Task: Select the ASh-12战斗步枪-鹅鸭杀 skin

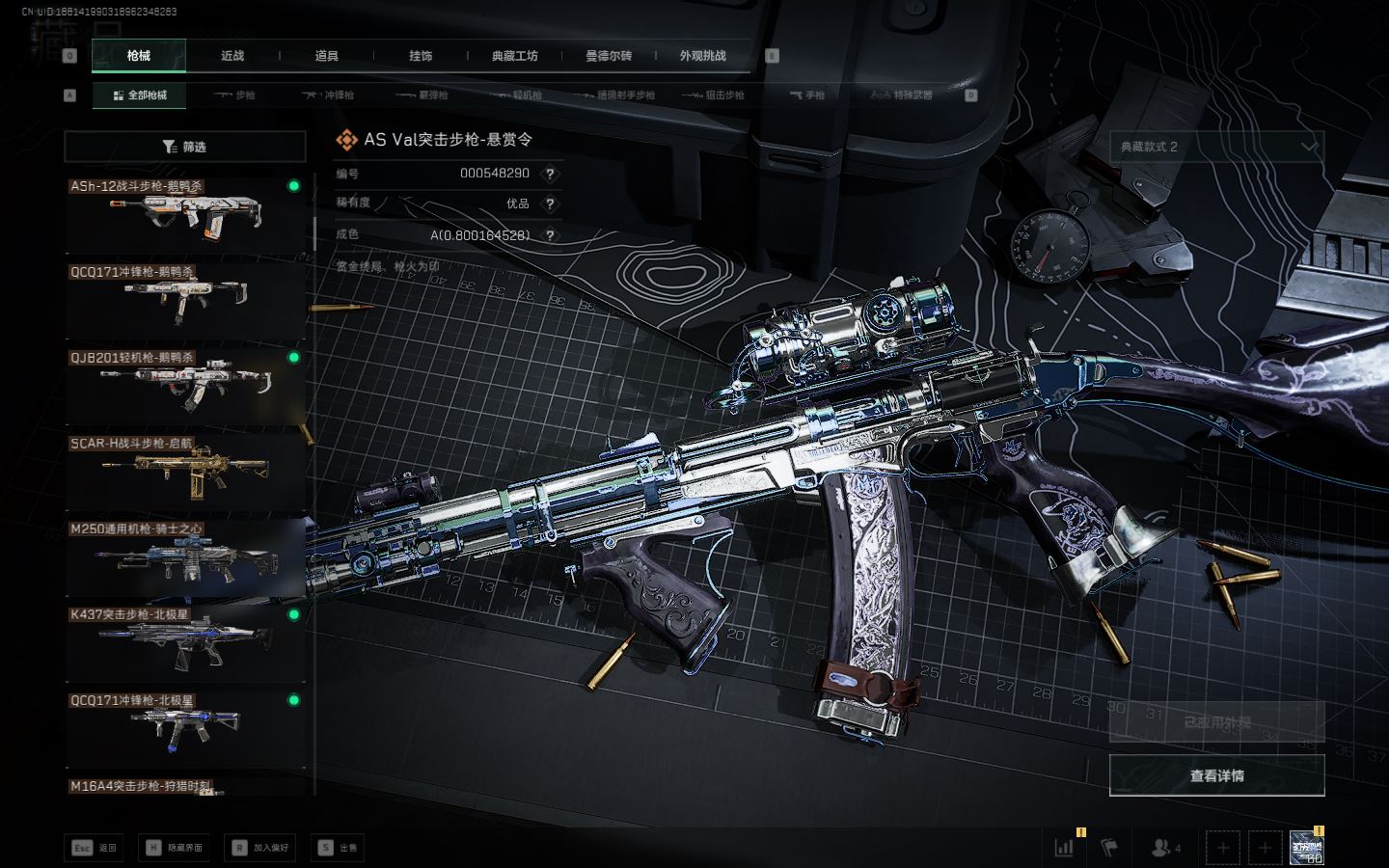Action: click(x=185, y=212)
